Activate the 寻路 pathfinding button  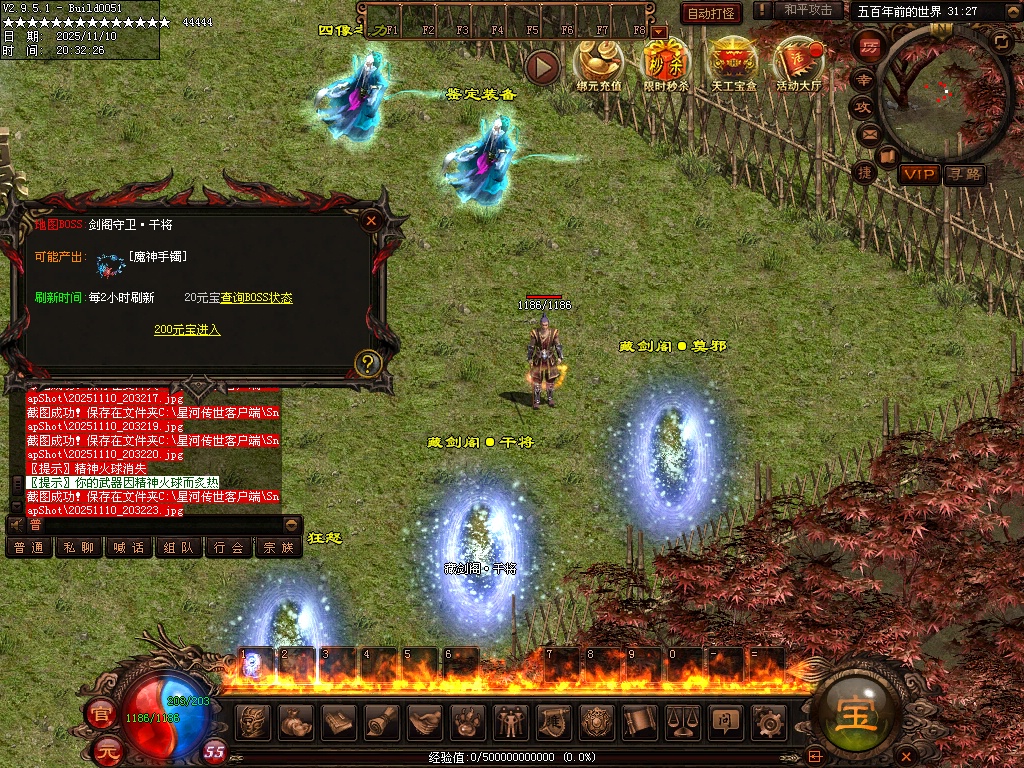tap(964, 174)
